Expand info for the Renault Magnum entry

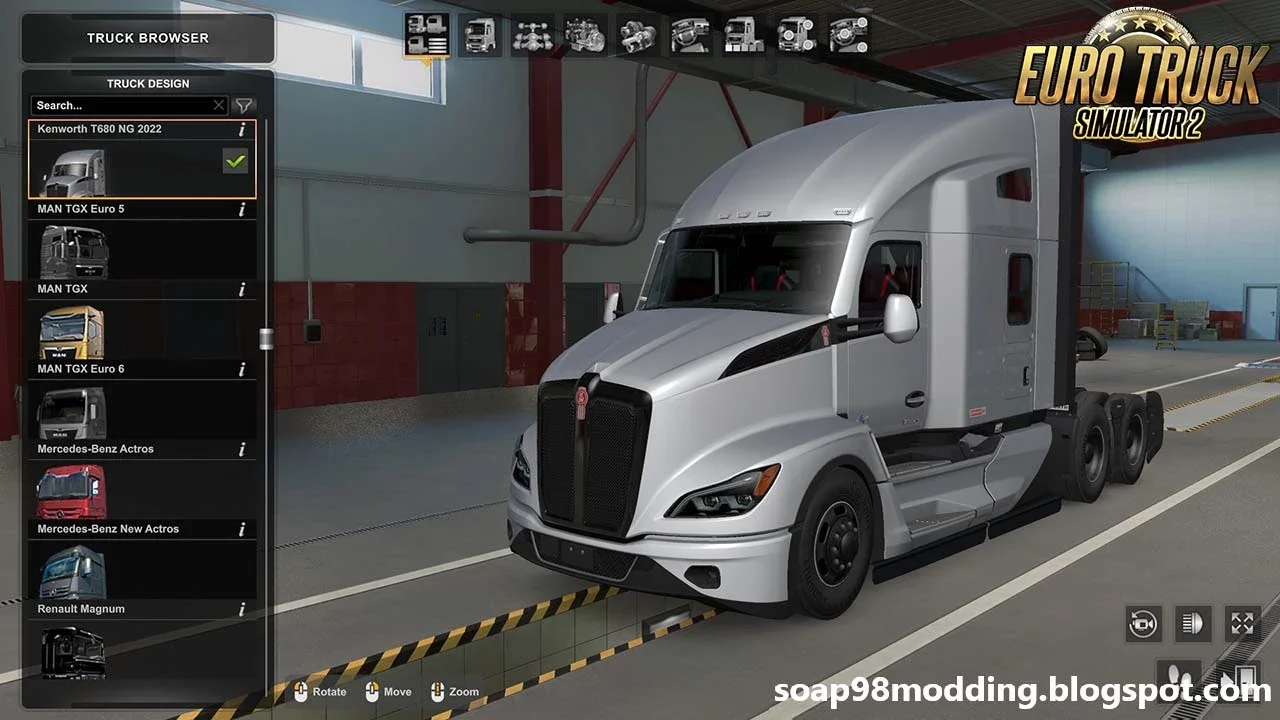[240, 609]
